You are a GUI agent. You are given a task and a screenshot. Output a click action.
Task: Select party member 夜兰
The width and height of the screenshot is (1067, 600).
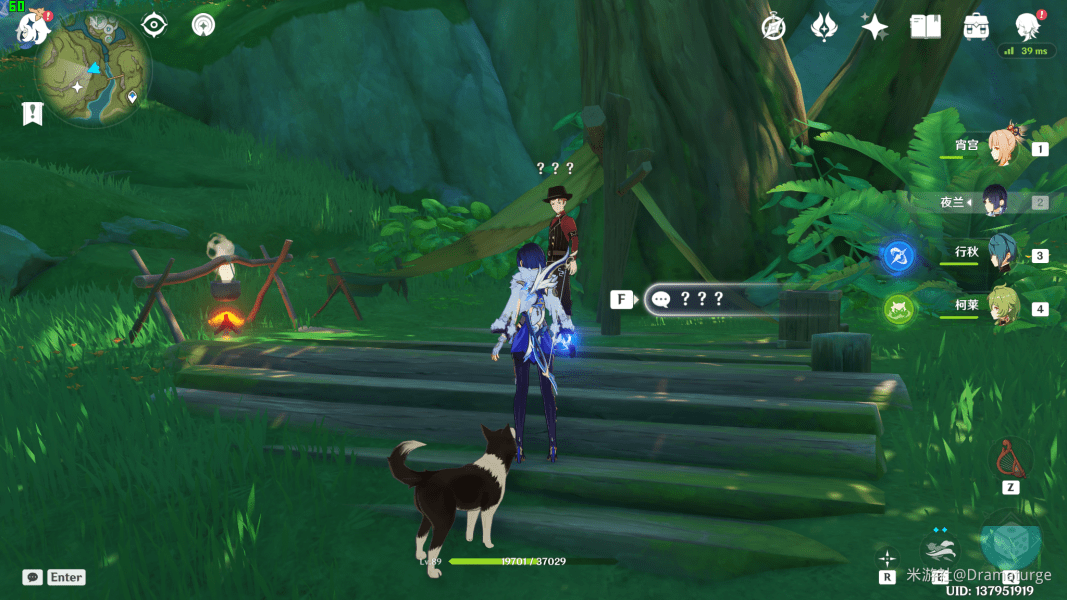[x=998, y=202]
